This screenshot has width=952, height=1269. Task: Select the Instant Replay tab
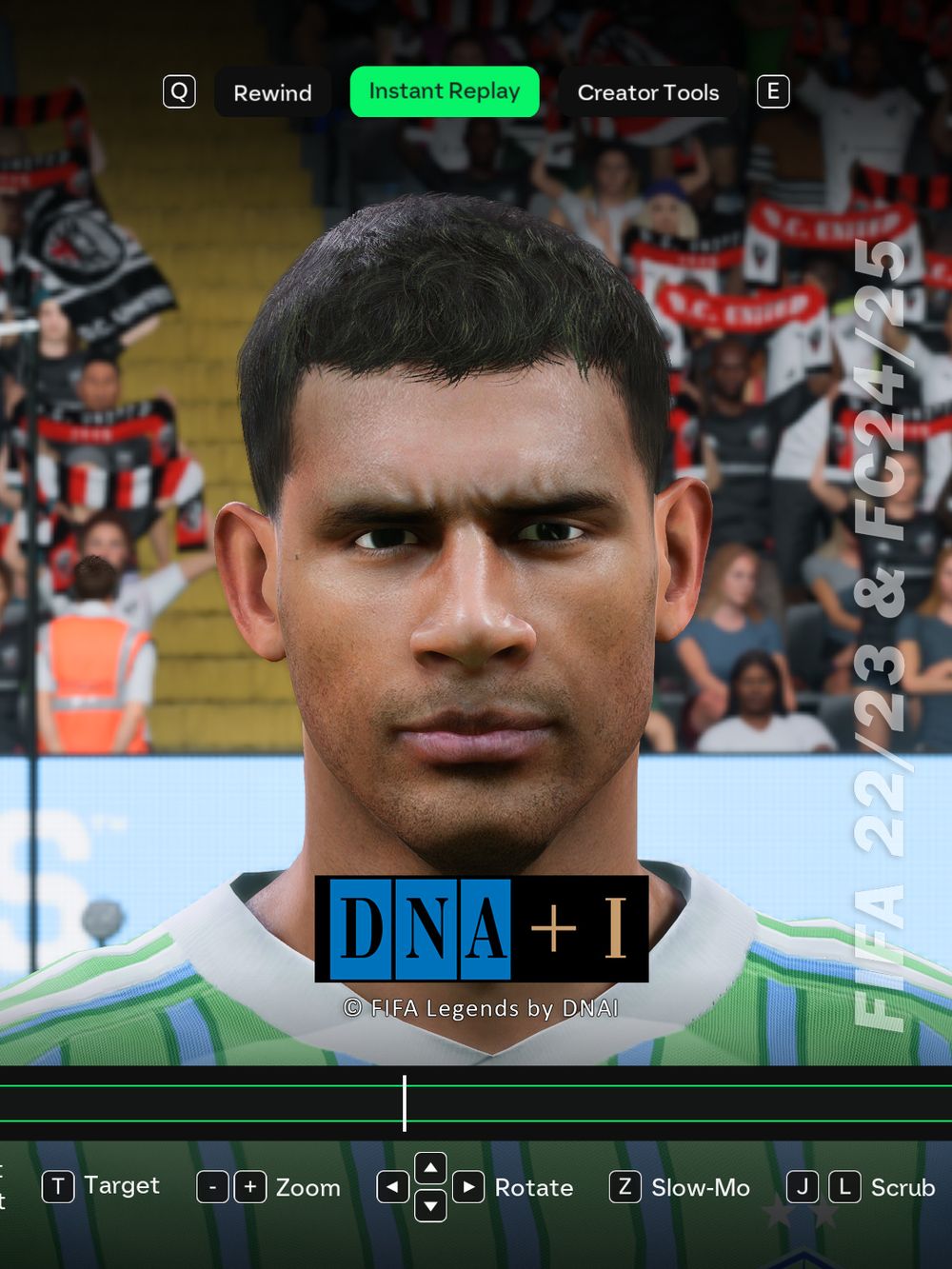tap(445, 91)
